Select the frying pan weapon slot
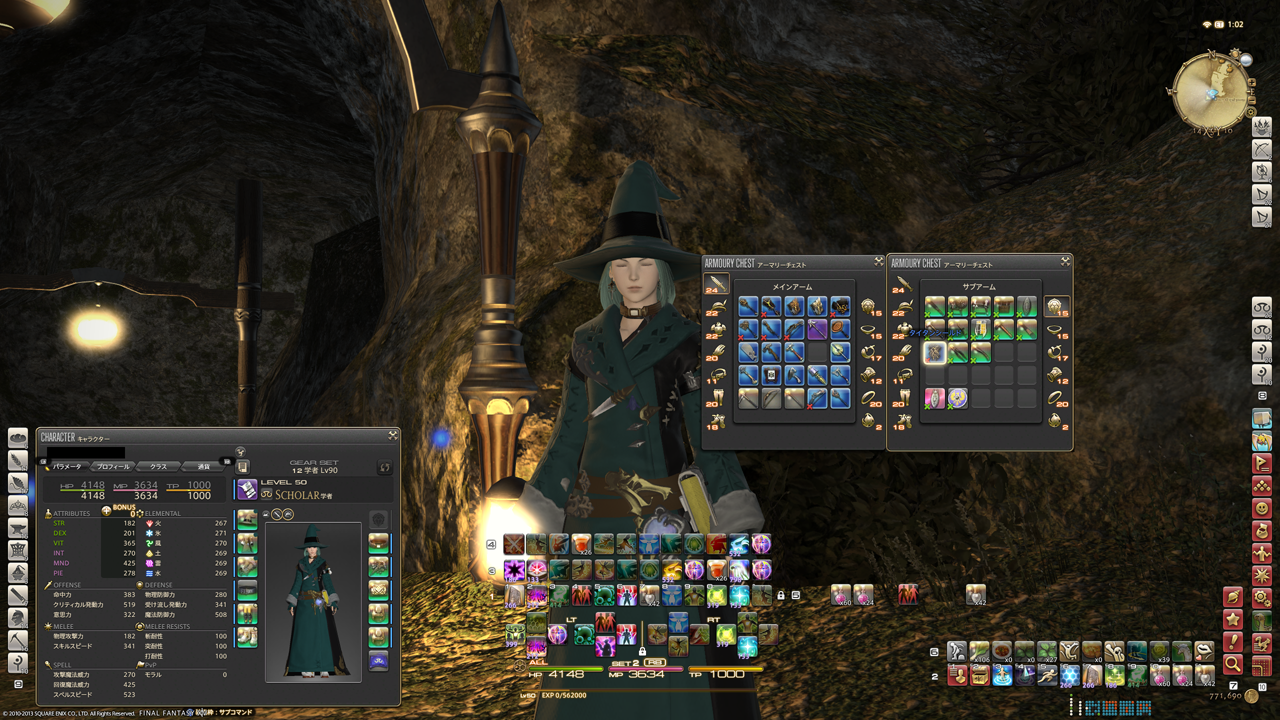The height and width of the screenshot is (720, 1280). pyautogui.click(x=840, y=329)
